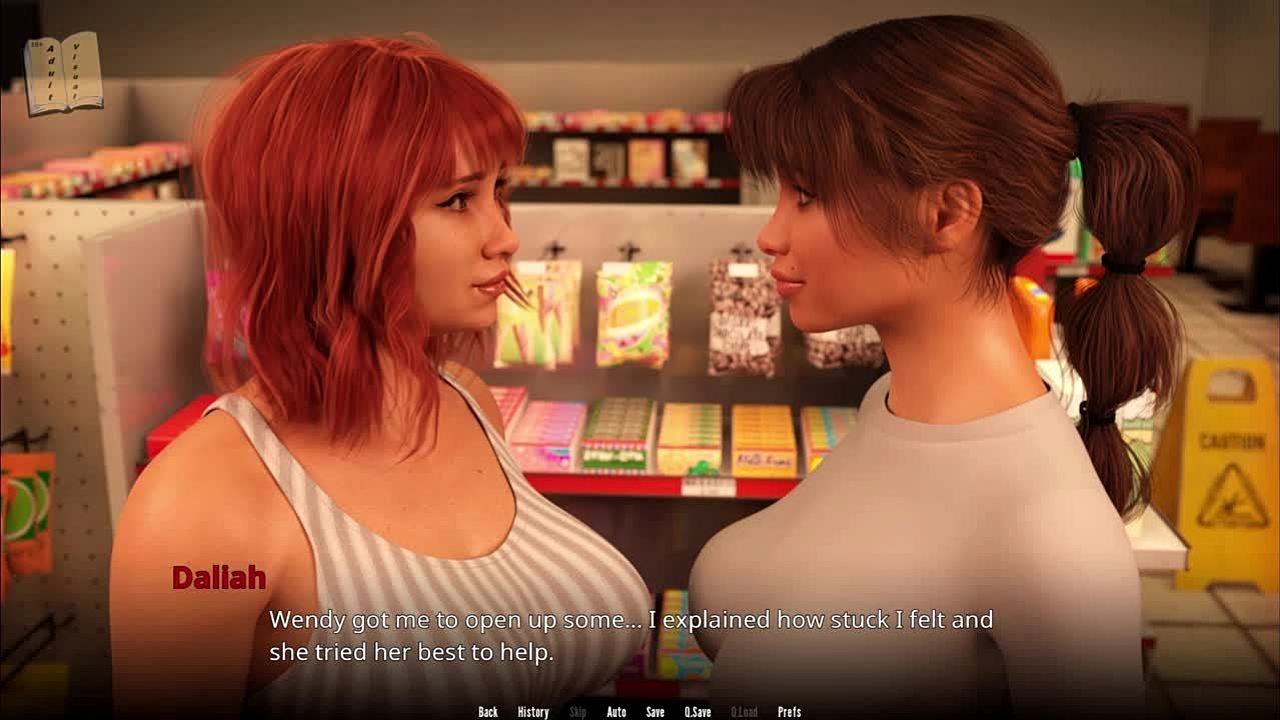Open the dialogue History log
The width and height of the screenshot is (1280, 720).
pyautogui.click(x=533, y=712)
